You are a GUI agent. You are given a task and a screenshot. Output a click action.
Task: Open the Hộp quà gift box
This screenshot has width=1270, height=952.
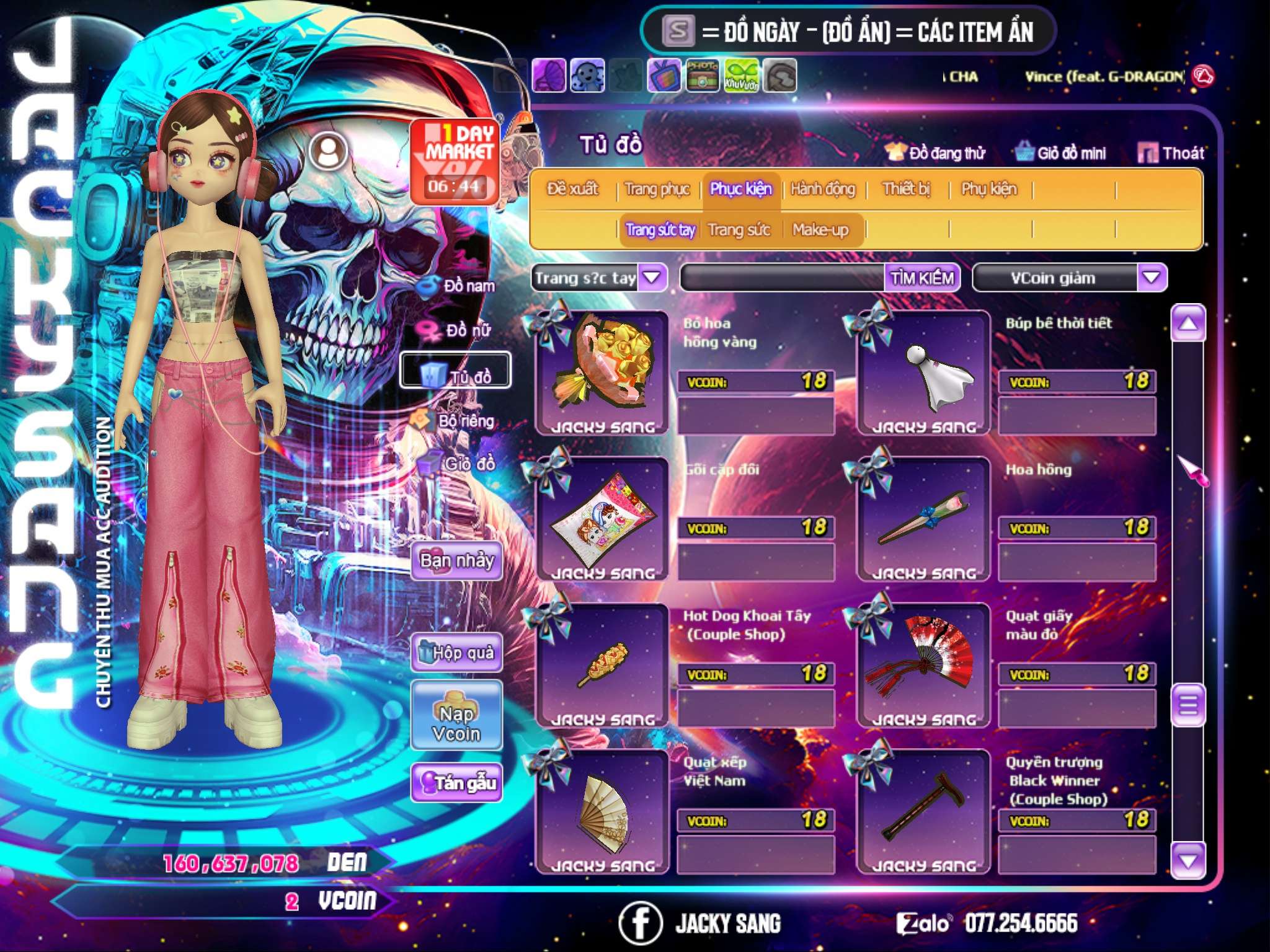point(456,652)
